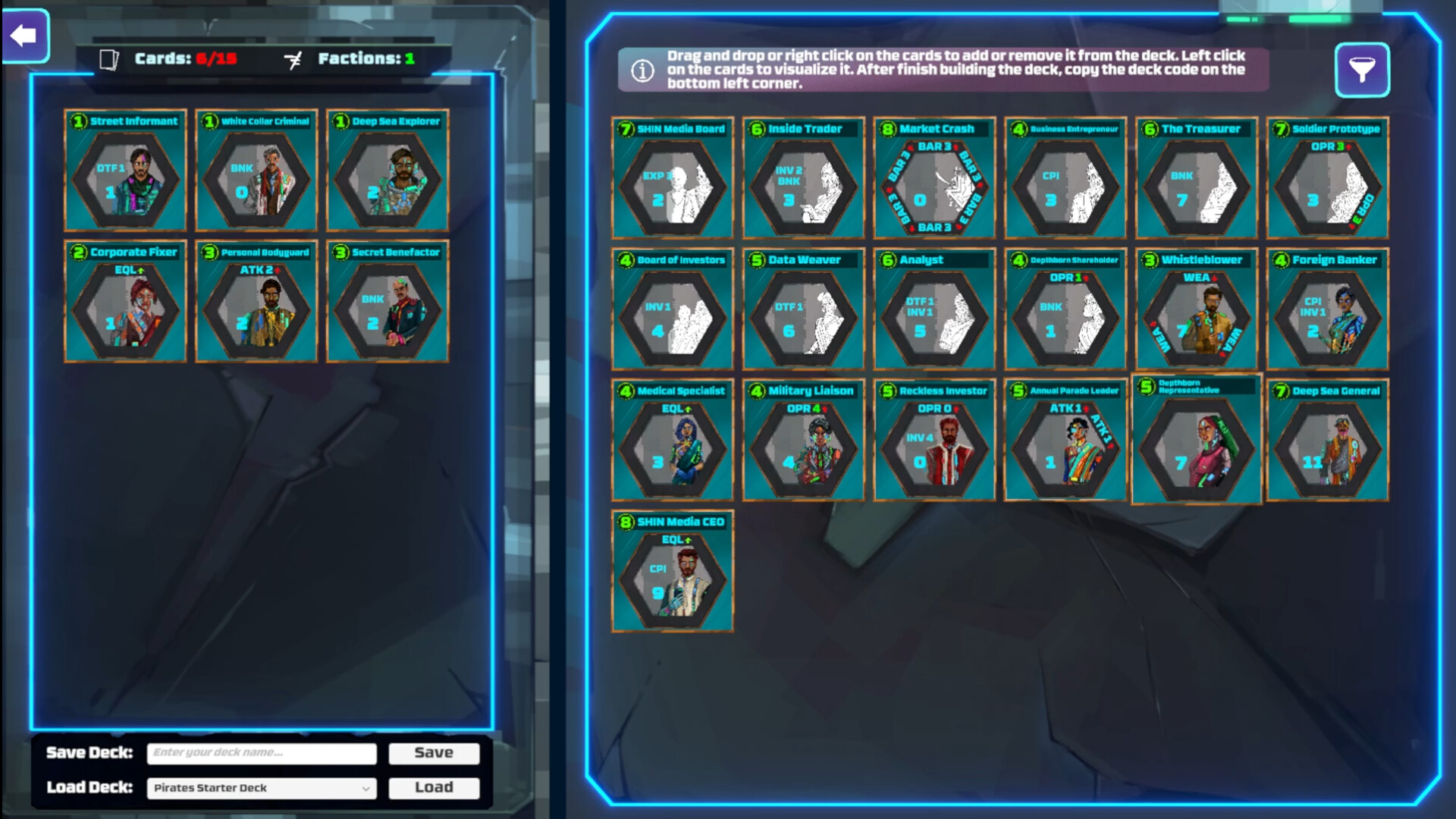1456x819 pixels.
Task: Focus the deck name input field
Action: point(262,753)
